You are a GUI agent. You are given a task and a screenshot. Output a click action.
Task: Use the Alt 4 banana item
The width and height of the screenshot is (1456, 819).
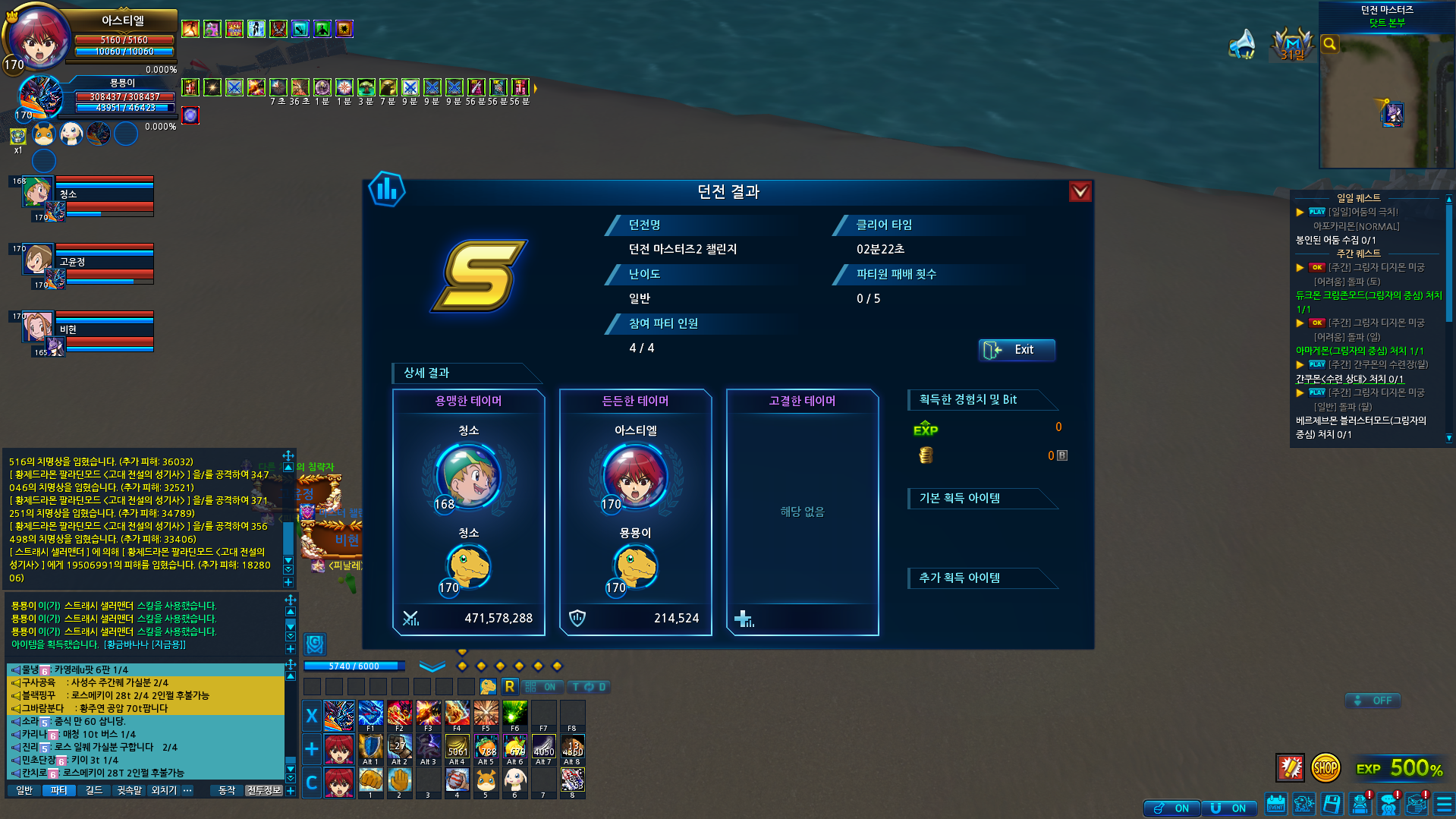[457, 748]
